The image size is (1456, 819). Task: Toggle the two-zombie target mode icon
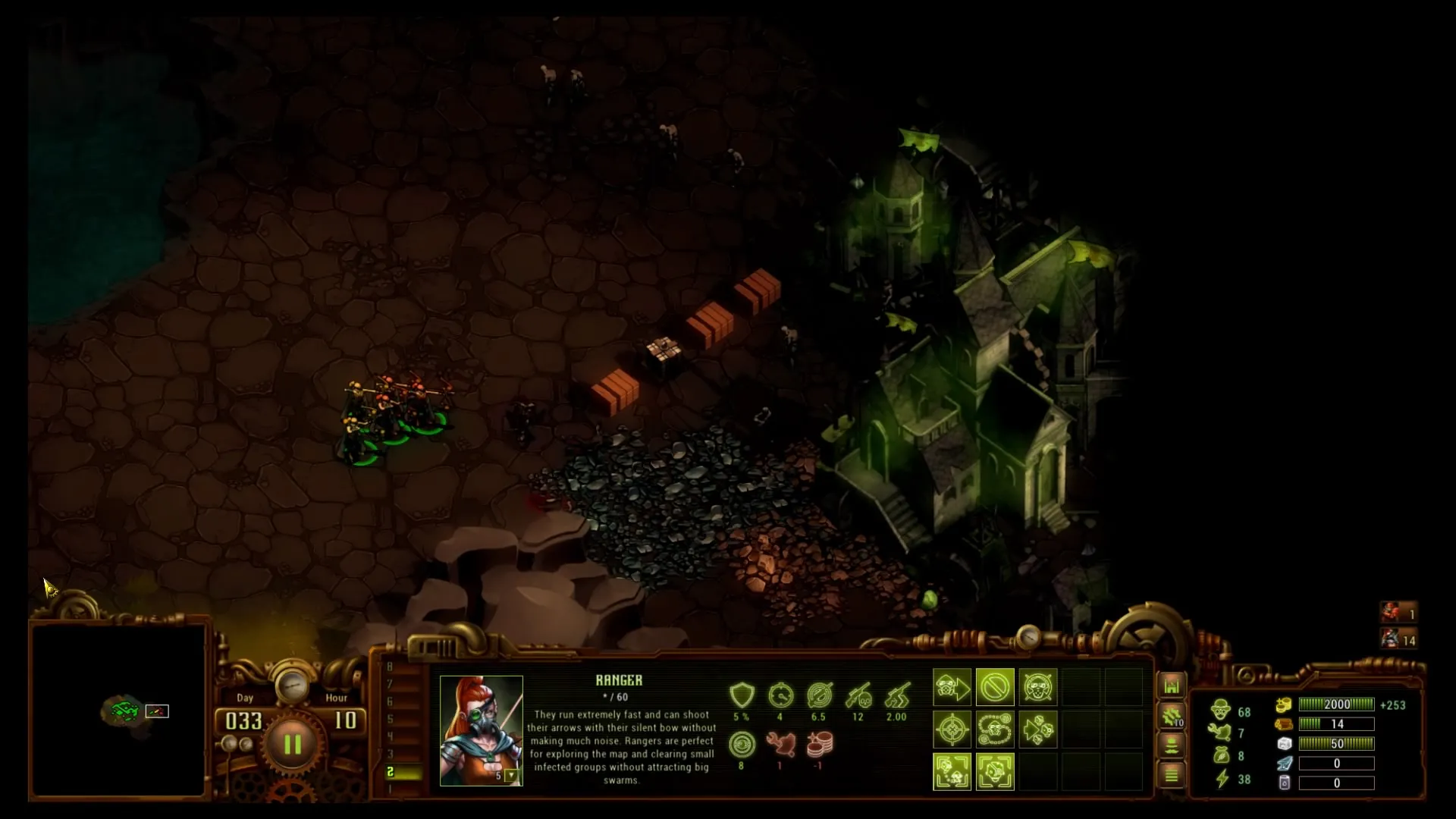[x=952, y=772]
